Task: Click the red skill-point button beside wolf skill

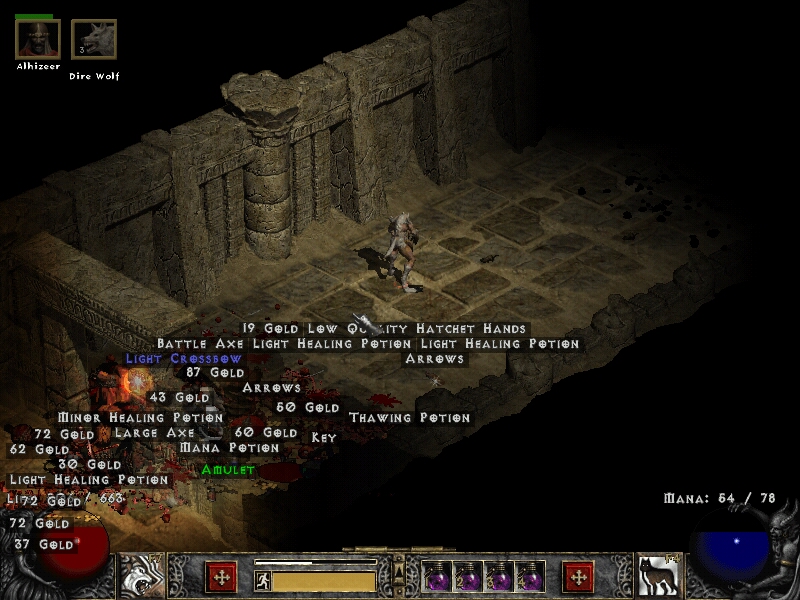Action: pos(578,577)
